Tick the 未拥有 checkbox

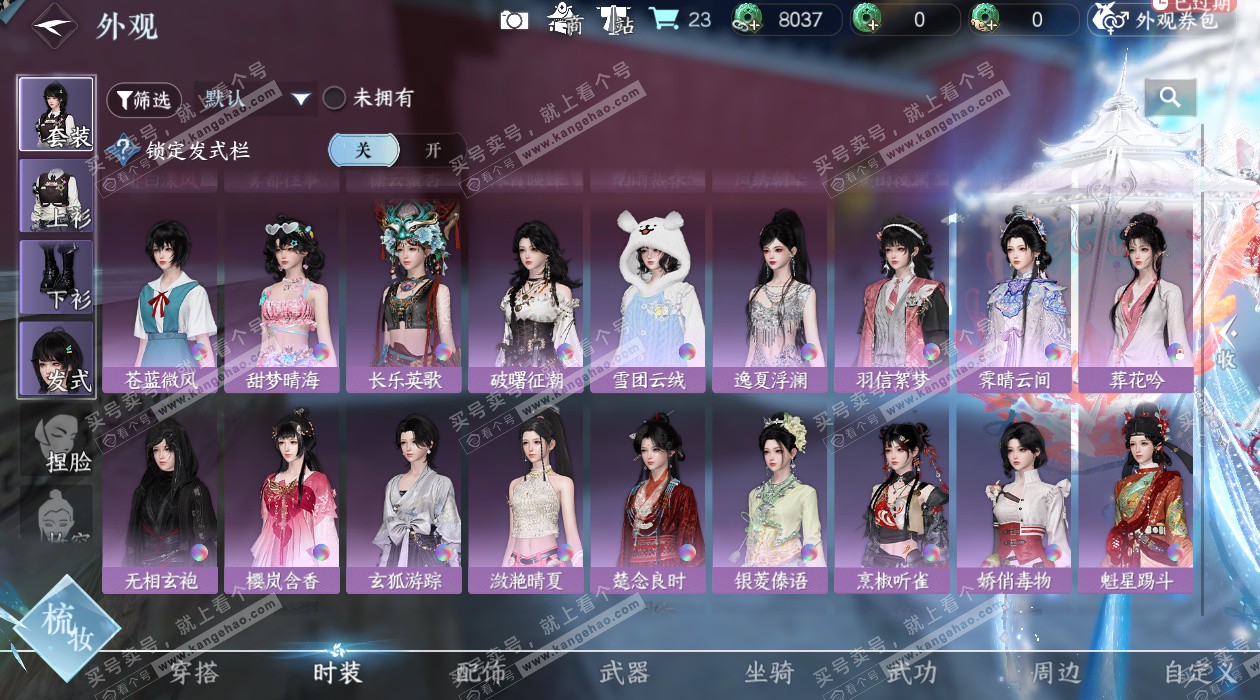tap(334, 98)
